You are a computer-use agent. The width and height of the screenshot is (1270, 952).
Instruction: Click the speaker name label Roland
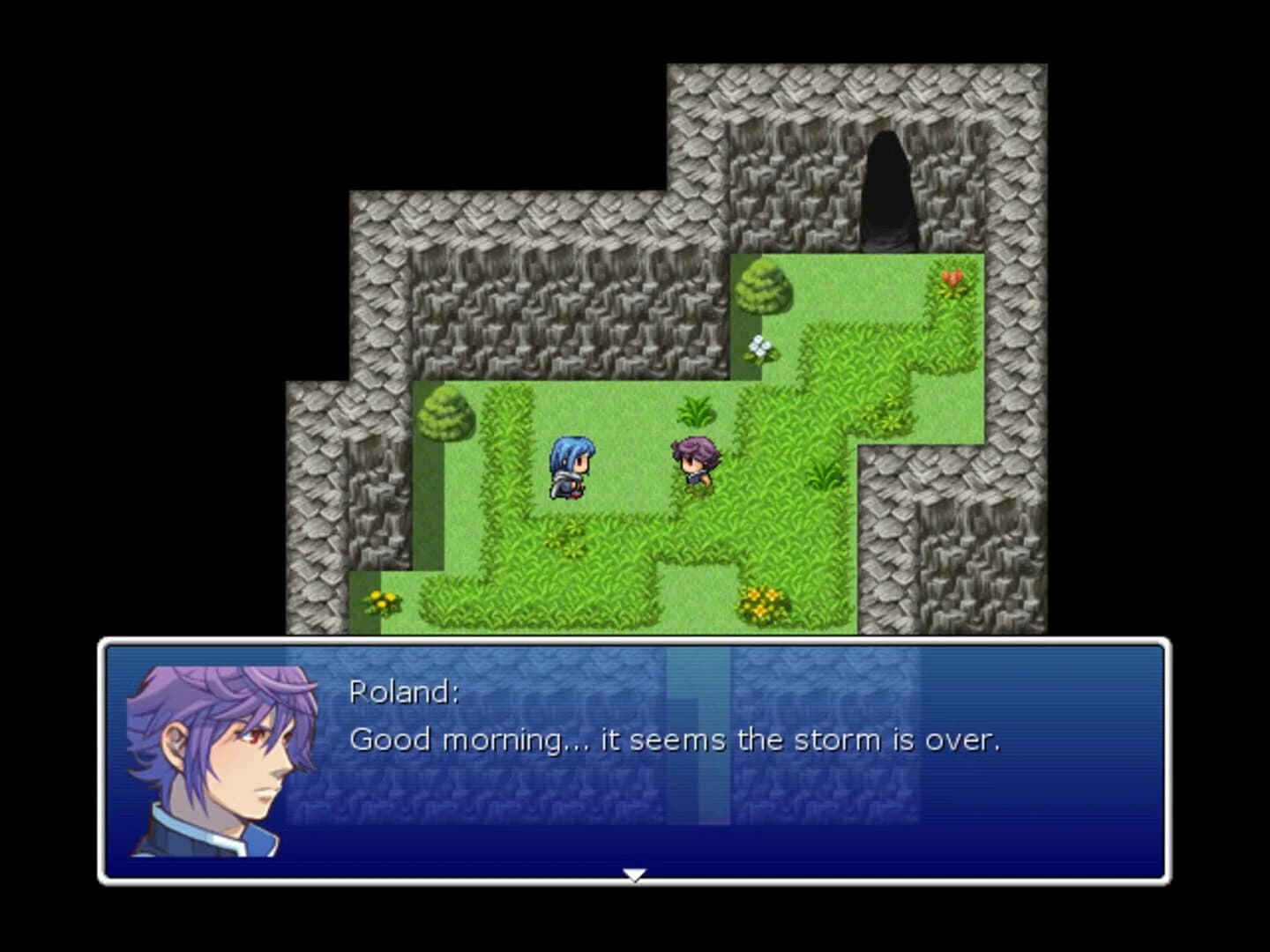[402, 694]
